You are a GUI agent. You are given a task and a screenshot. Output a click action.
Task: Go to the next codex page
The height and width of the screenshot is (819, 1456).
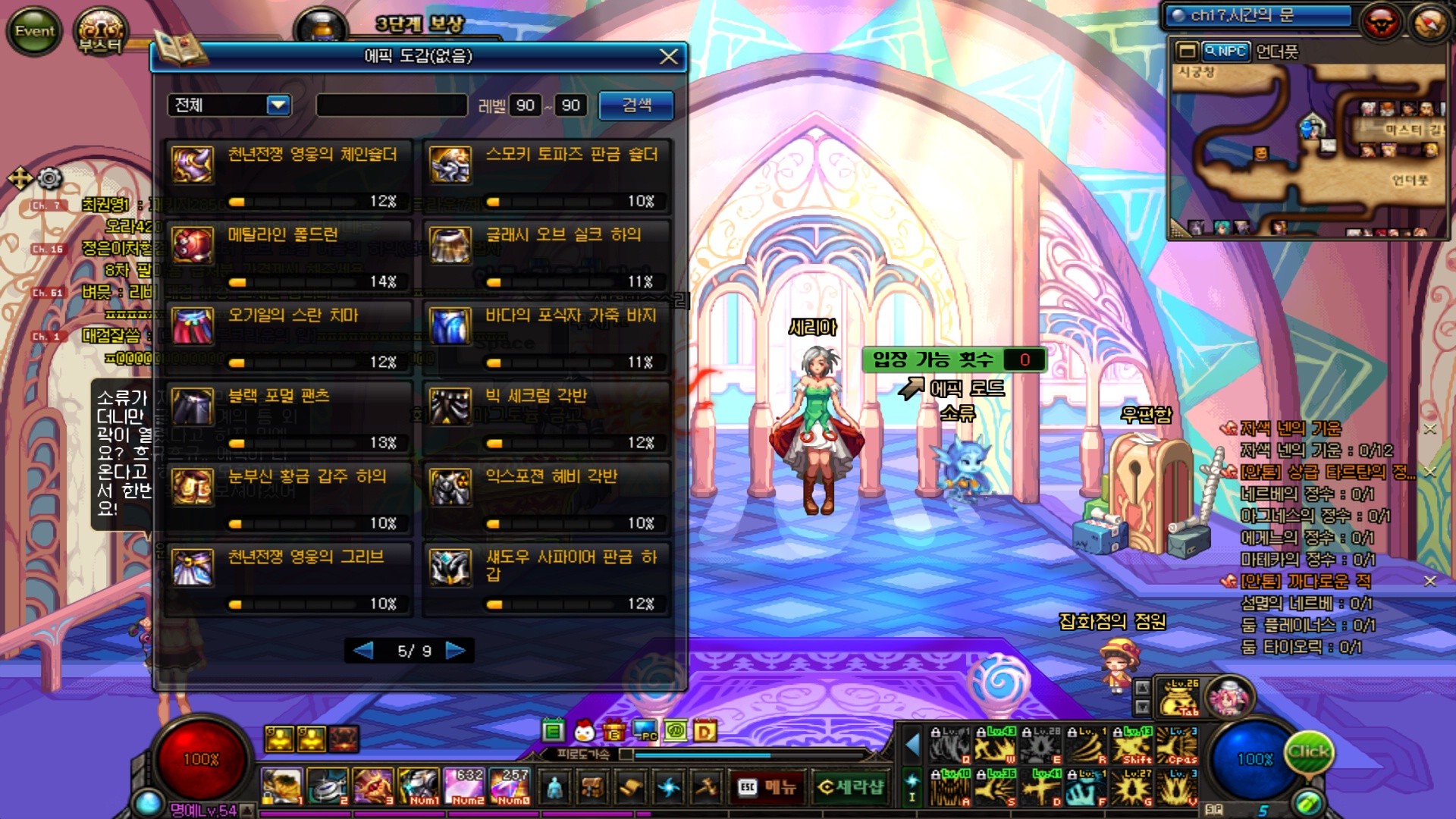[x=456, y=651]
